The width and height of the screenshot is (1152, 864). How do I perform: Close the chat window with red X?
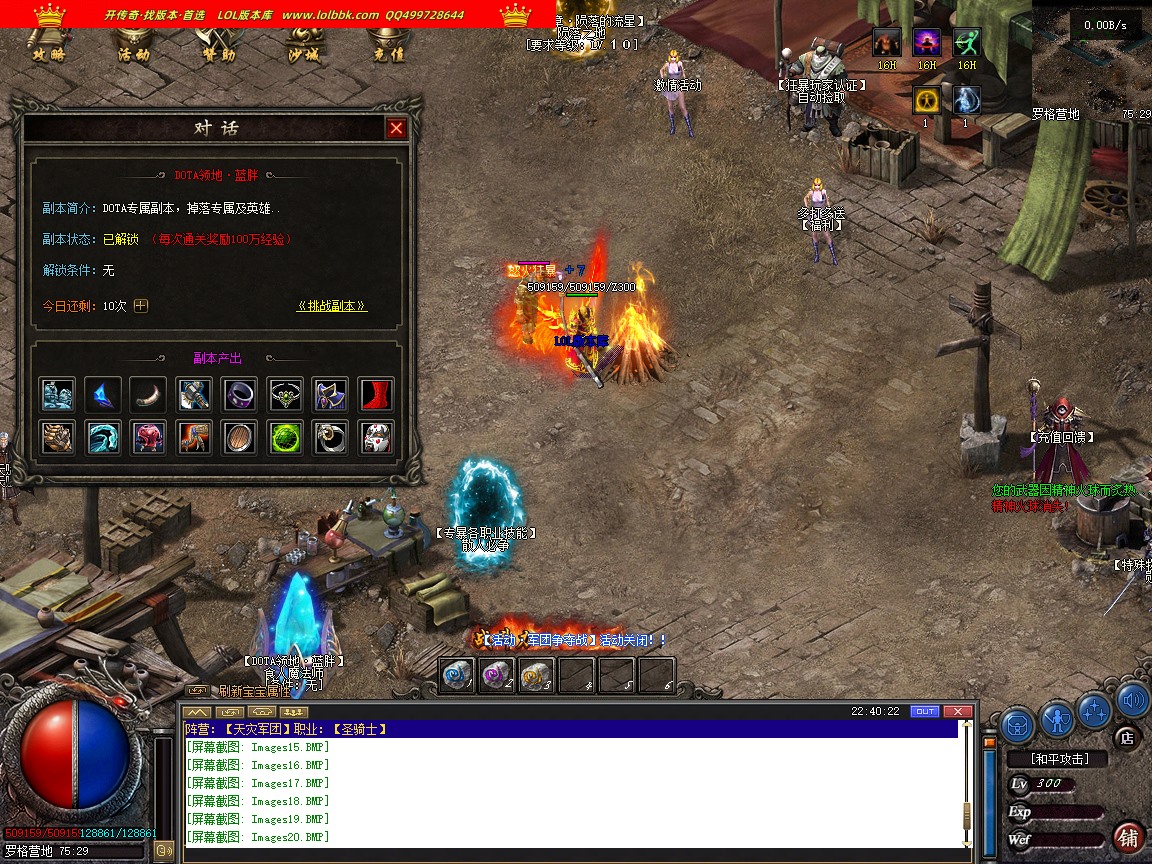(x=958, y=711)
